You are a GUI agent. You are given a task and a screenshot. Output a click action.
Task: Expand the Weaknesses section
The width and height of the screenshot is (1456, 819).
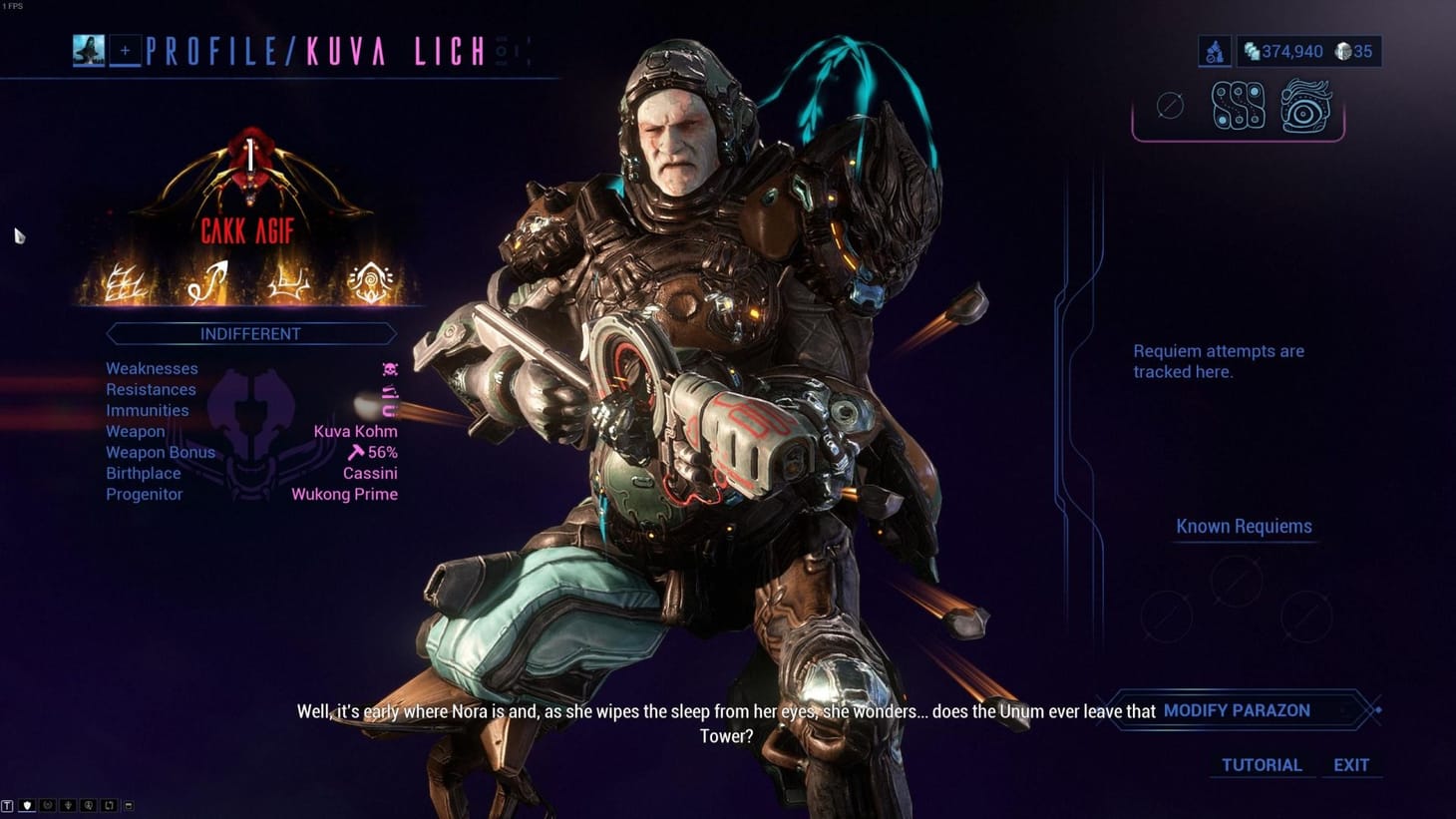(x=152, y=368)
